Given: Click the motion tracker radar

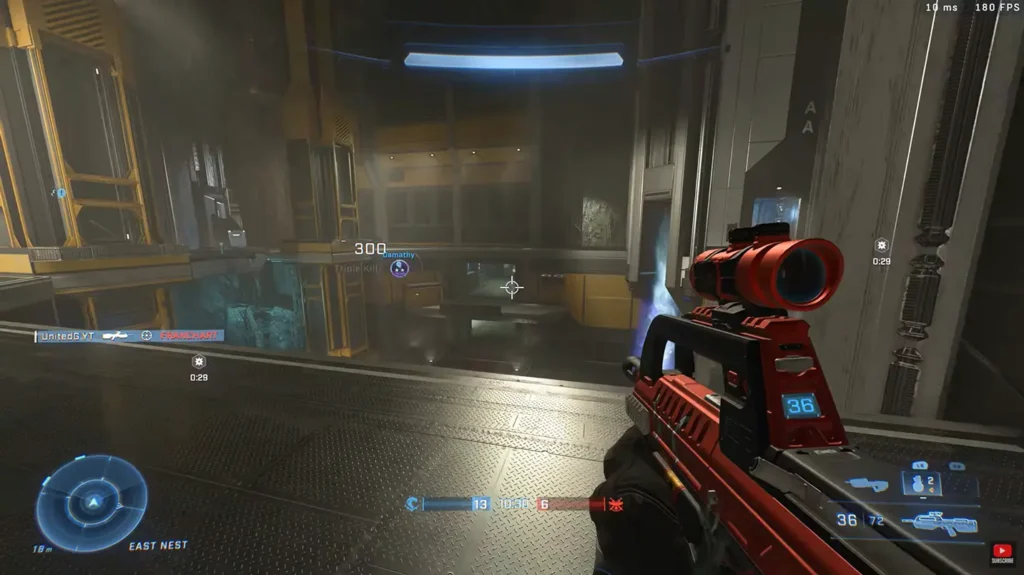Looking at the screenshot, I should point(91,503).
